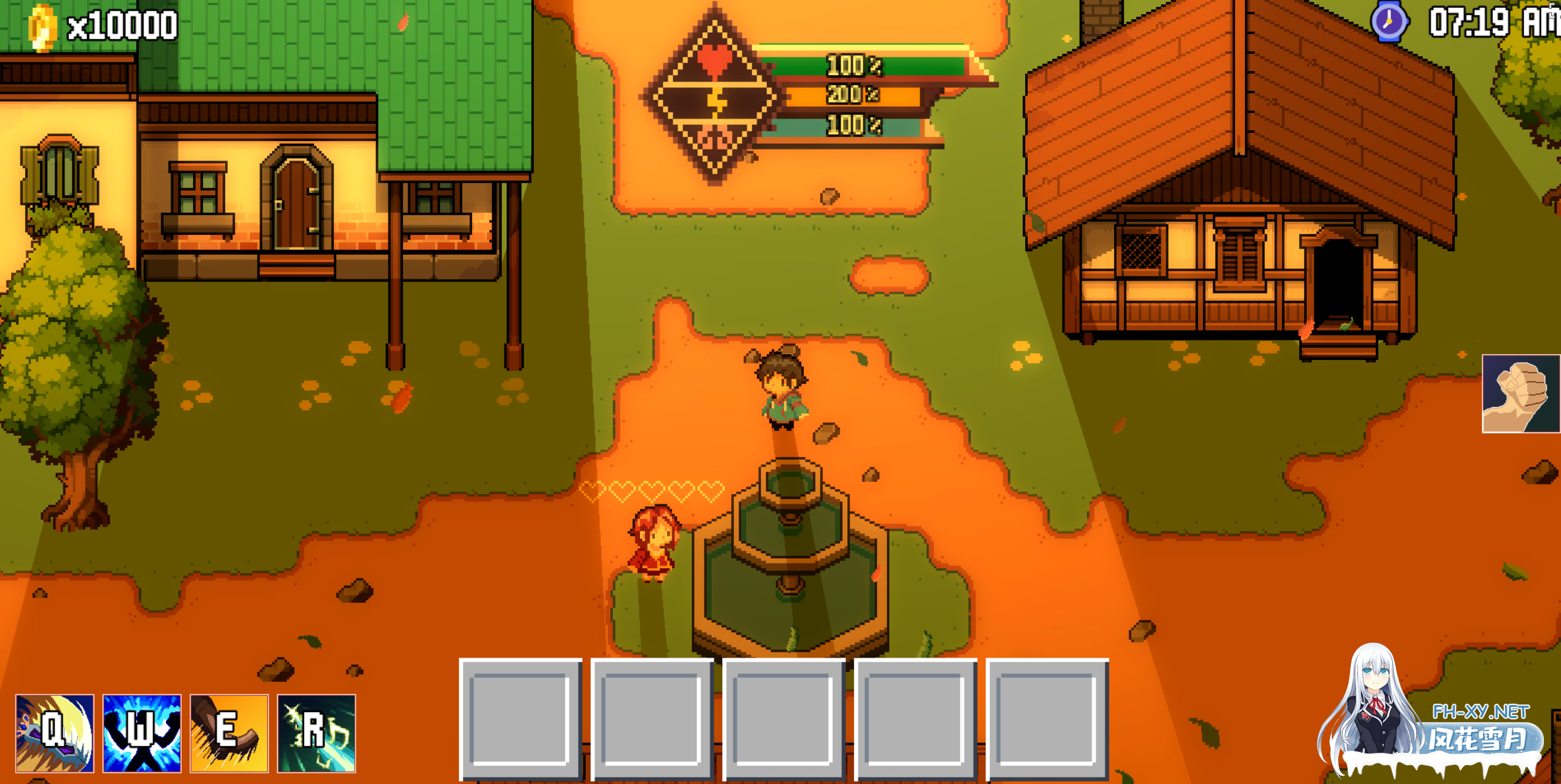Open the first empty hotbar slot

[522, 721]
